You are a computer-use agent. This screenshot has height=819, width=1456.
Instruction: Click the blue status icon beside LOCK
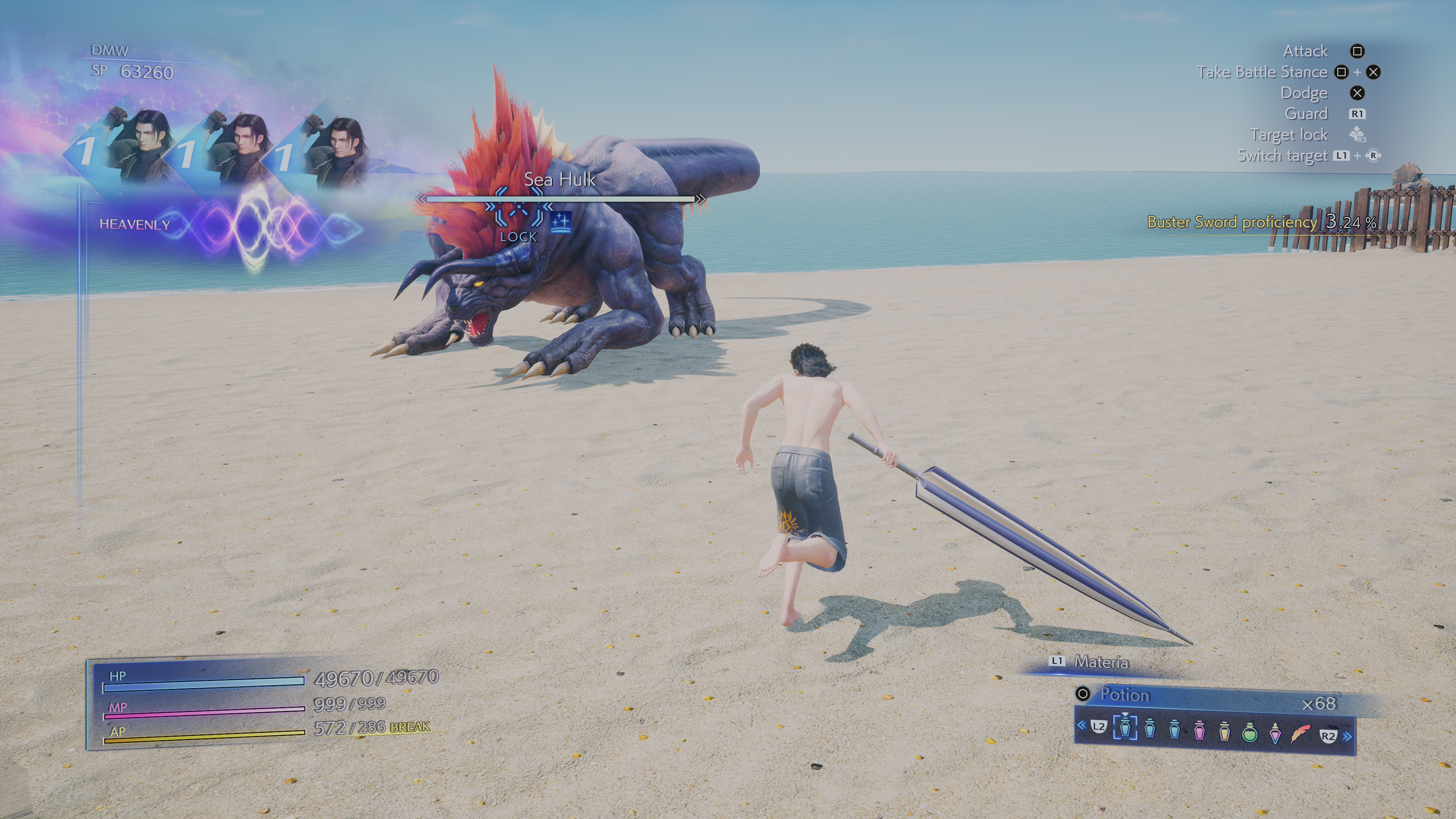coord(560,222)
